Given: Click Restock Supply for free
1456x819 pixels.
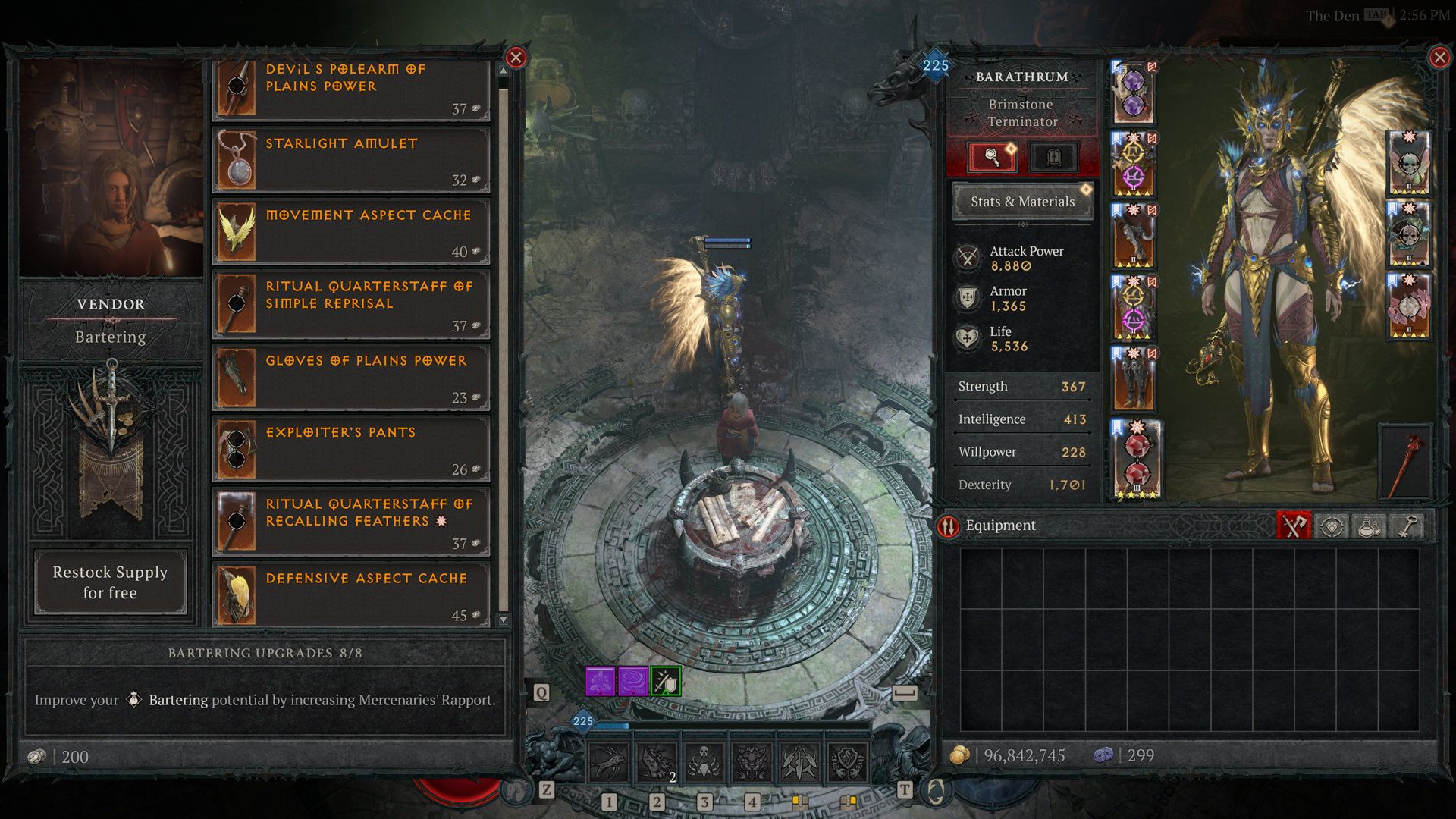Looking at the screenshot, I should point(111,582).
